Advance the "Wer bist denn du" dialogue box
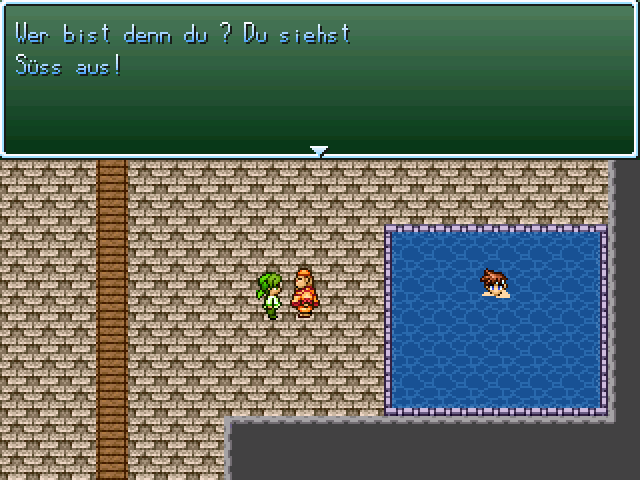Screen dimensions: 640x480 click(319, 80)
